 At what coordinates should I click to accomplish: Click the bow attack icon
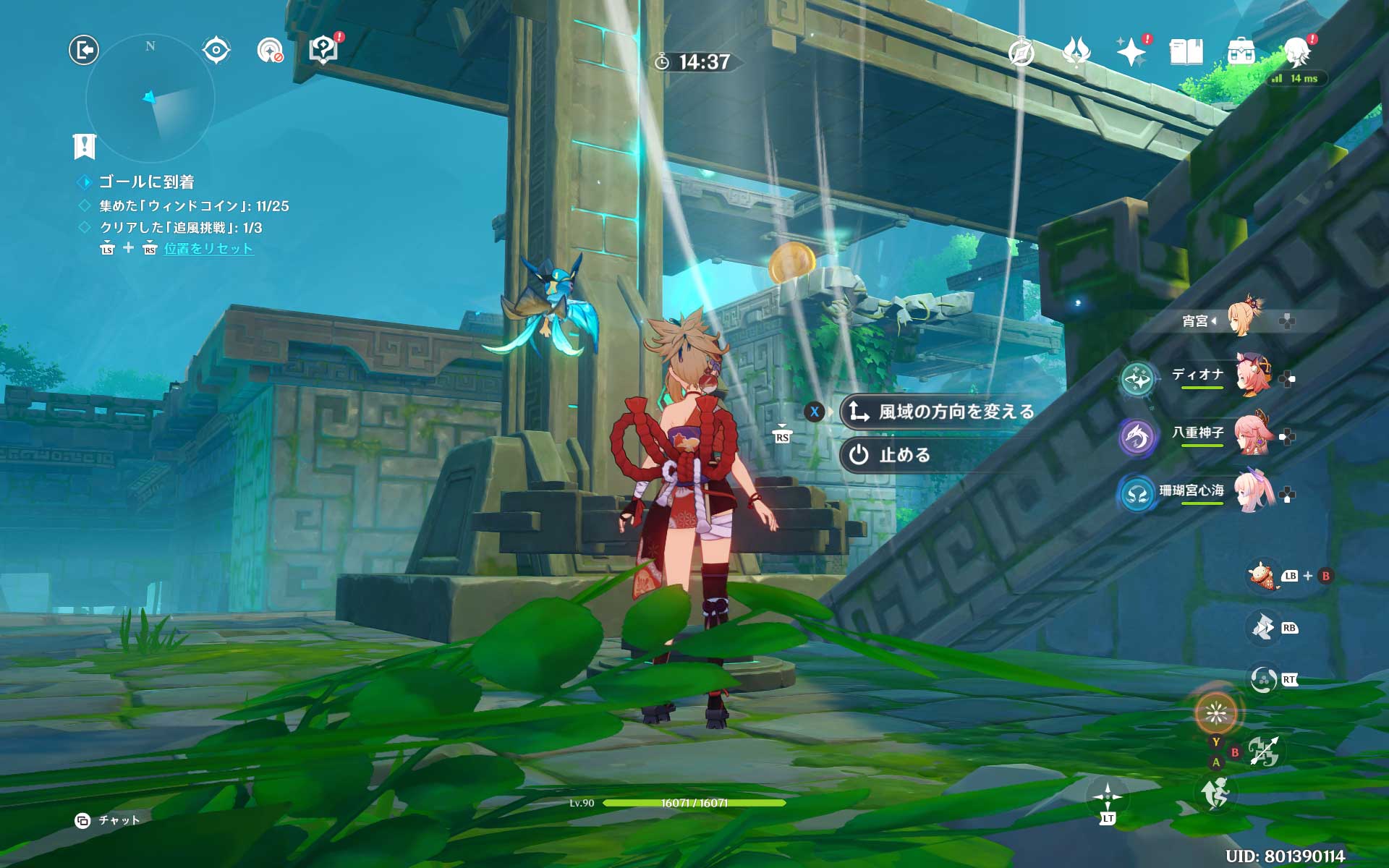pyautogui.click(x=1264, y=752)
